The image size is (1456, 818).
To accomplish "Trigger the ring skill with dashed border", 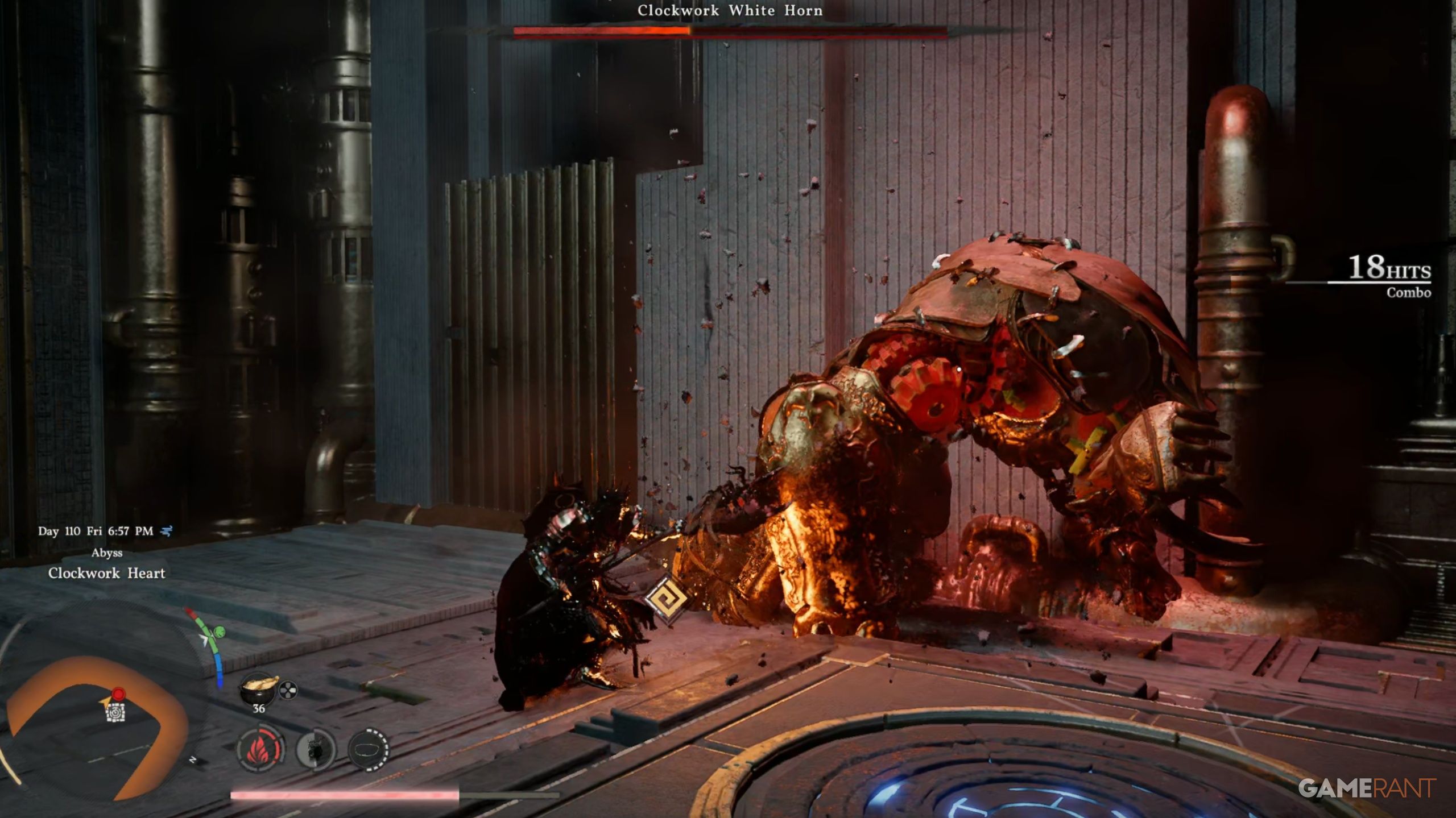I will (368, 749).
